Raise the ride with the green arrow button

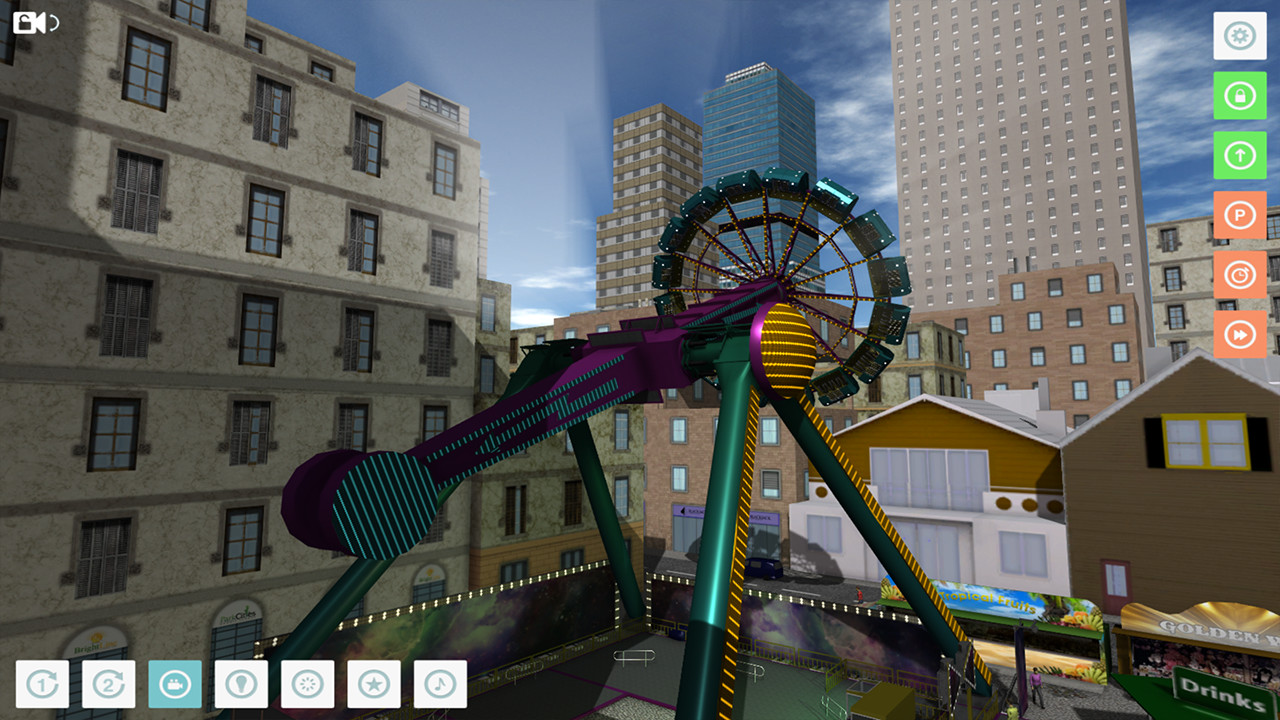click(1239, 156)
